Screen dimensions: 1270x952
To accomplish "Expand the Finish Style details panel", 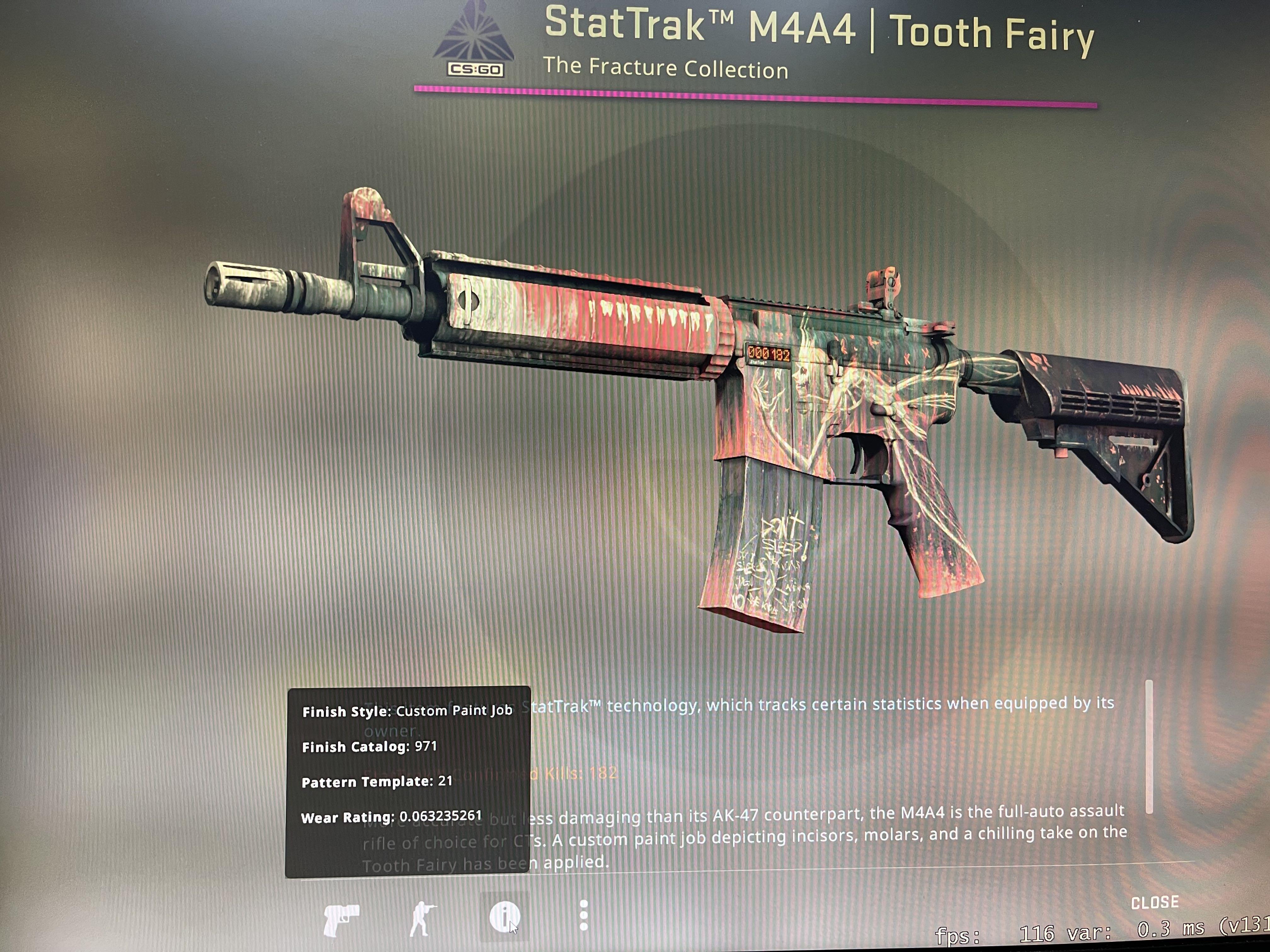I will pos(408,711).
